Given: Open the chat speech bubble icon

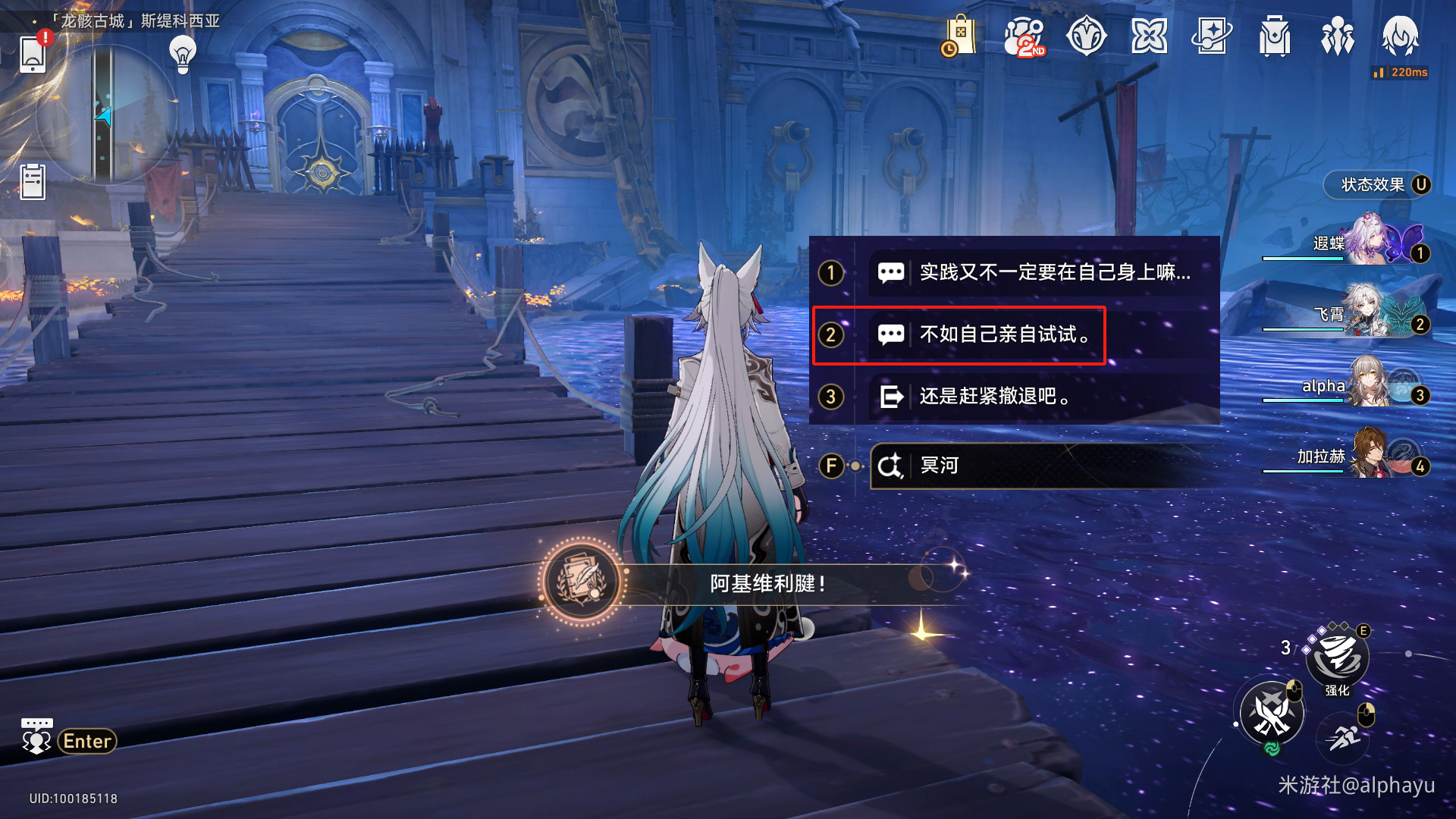Looking at the screenshot, I should click(x=36, y=736).
